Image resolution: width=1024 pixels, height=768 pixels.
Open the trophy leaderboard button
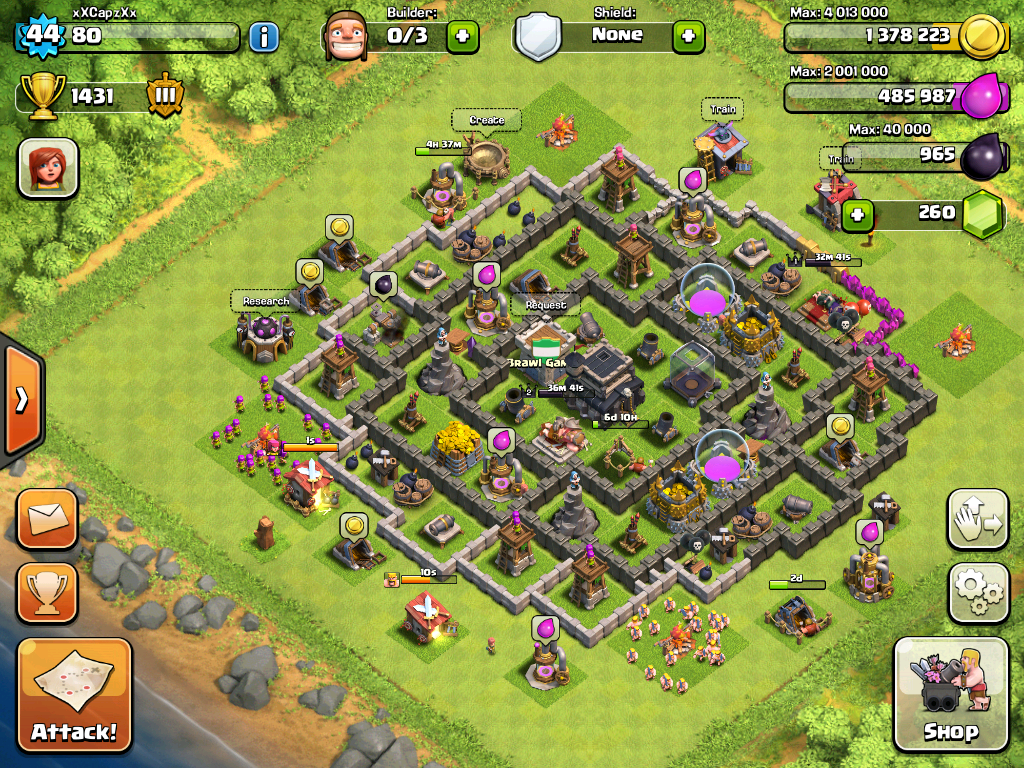tap(47, 593)
